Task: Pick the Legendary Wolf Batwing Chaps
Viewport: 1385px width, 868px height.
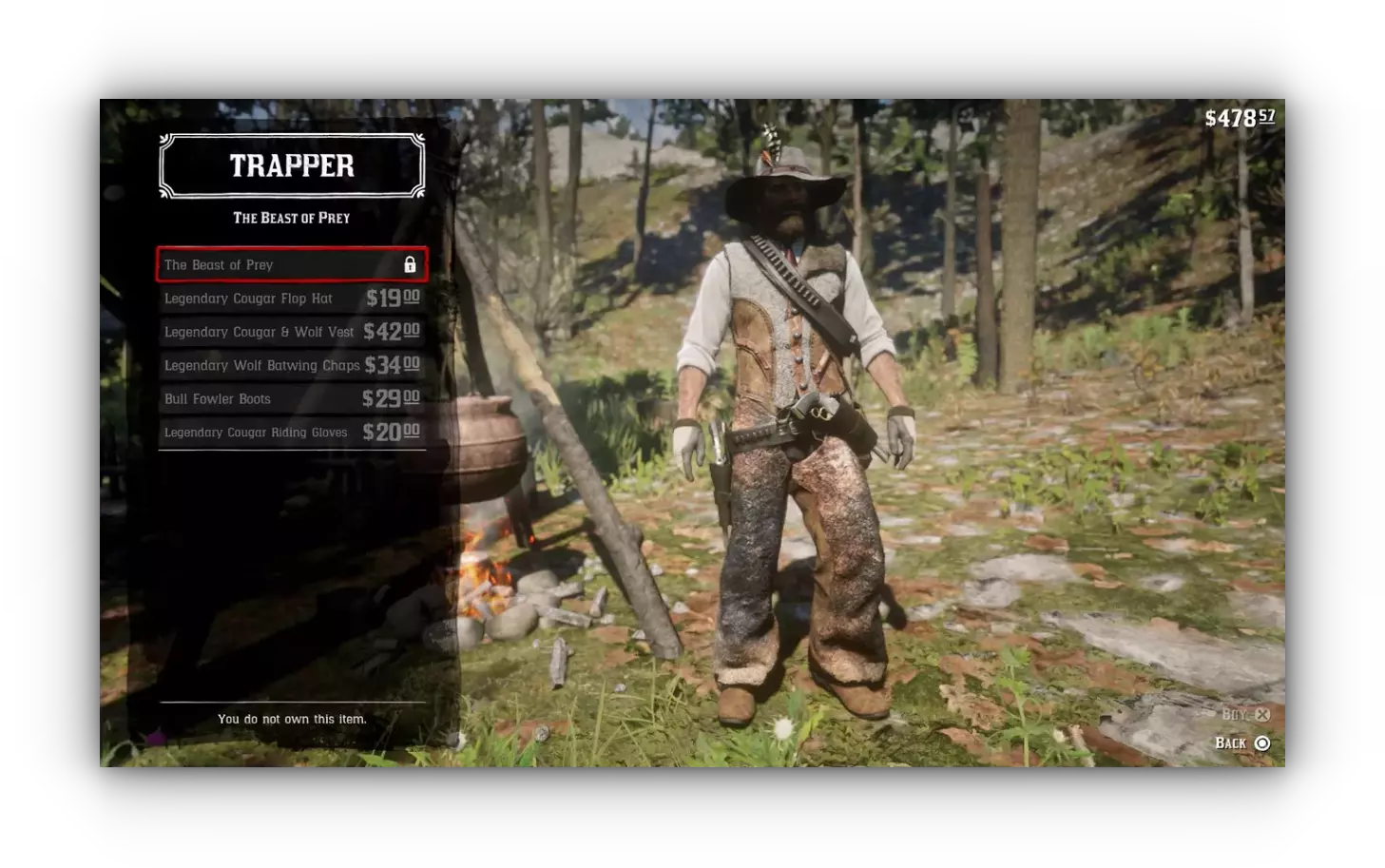Action: (291, 365)
